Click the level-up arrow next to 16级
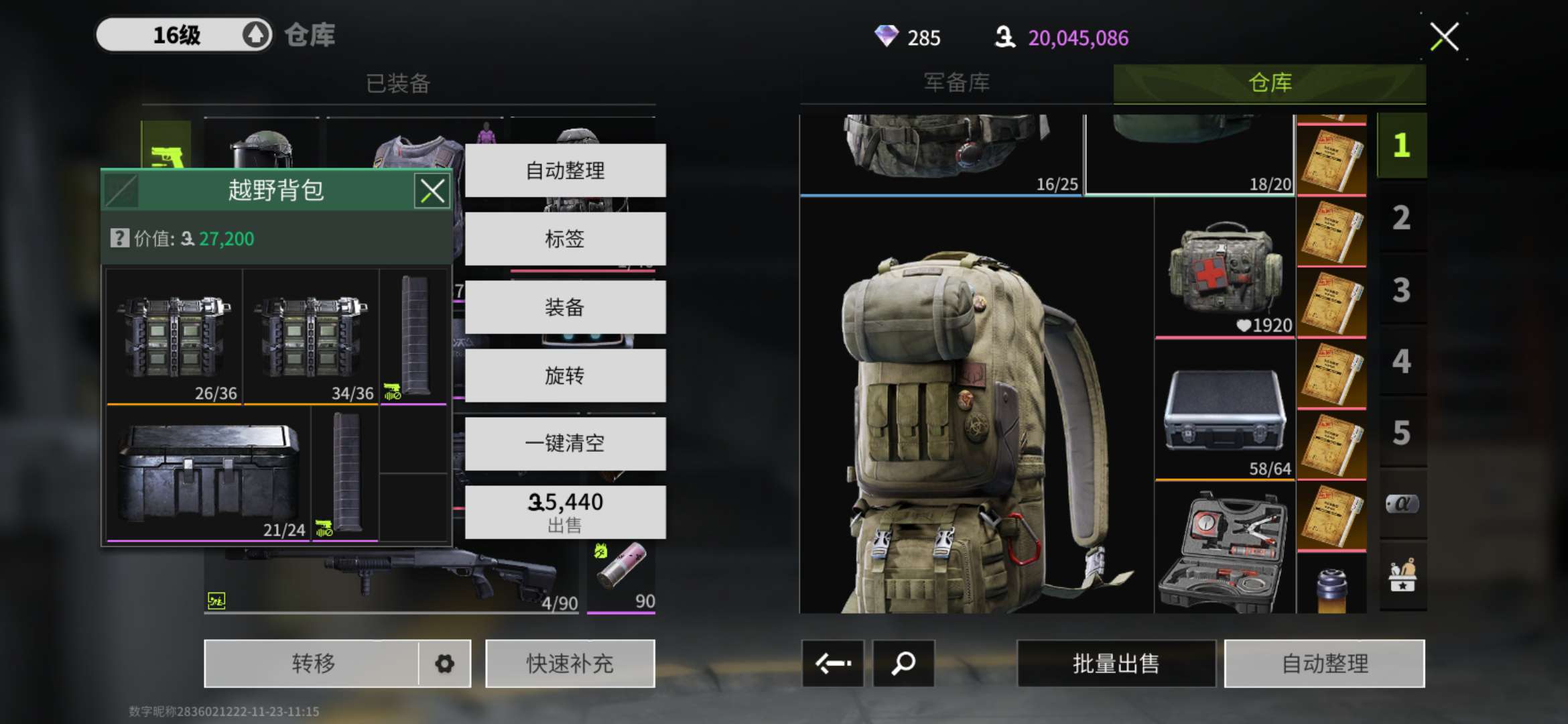 click(255, 35)
